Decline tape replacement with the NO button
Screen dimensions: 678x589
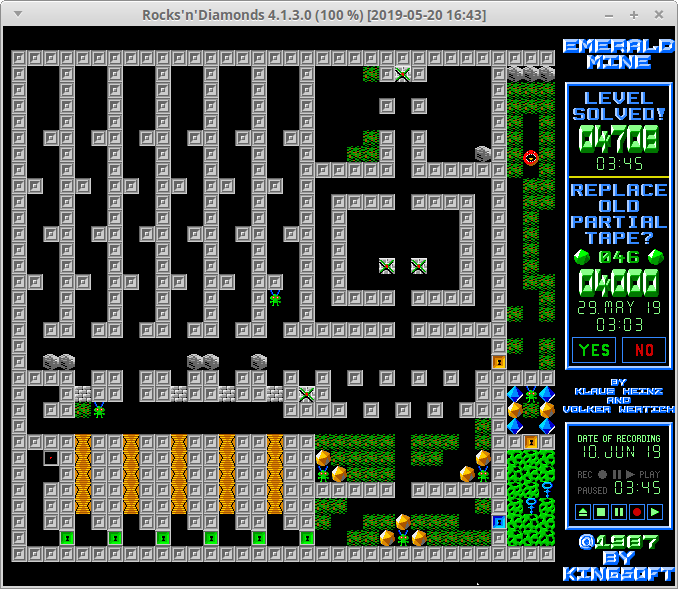pos(643,350)
